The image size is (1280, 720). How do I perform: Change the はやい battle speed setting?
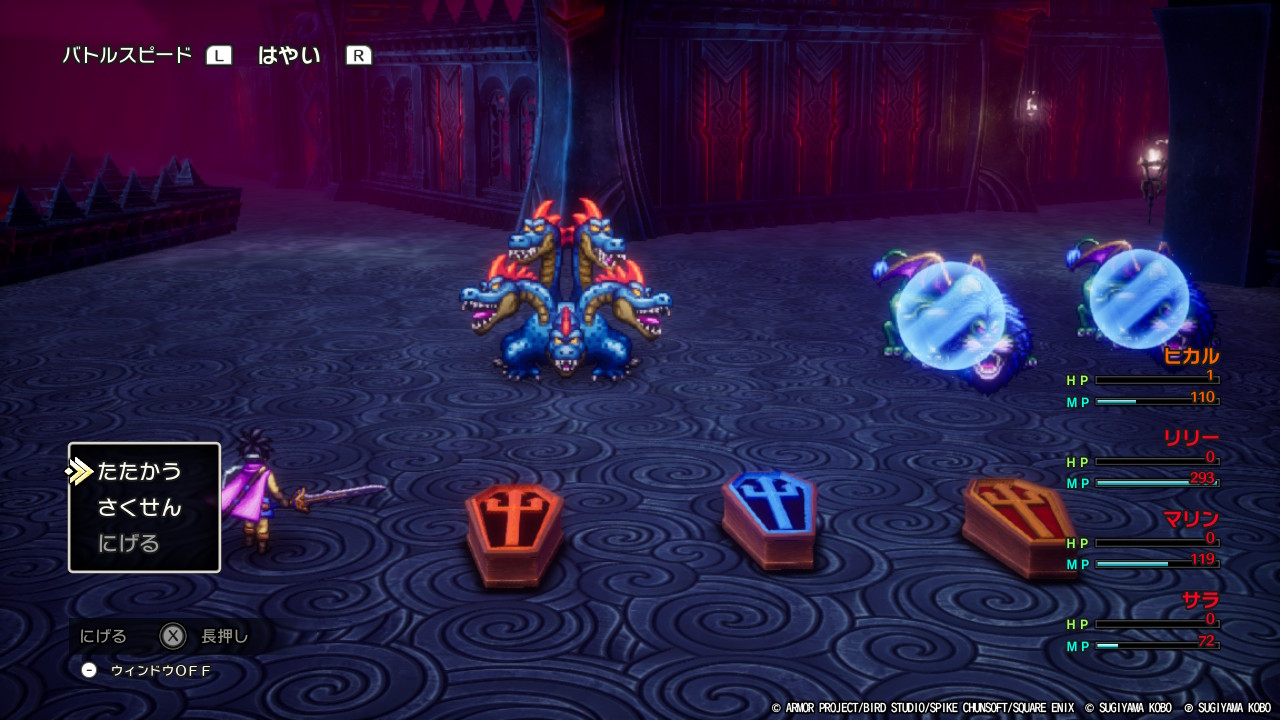(x=289, y=56)
